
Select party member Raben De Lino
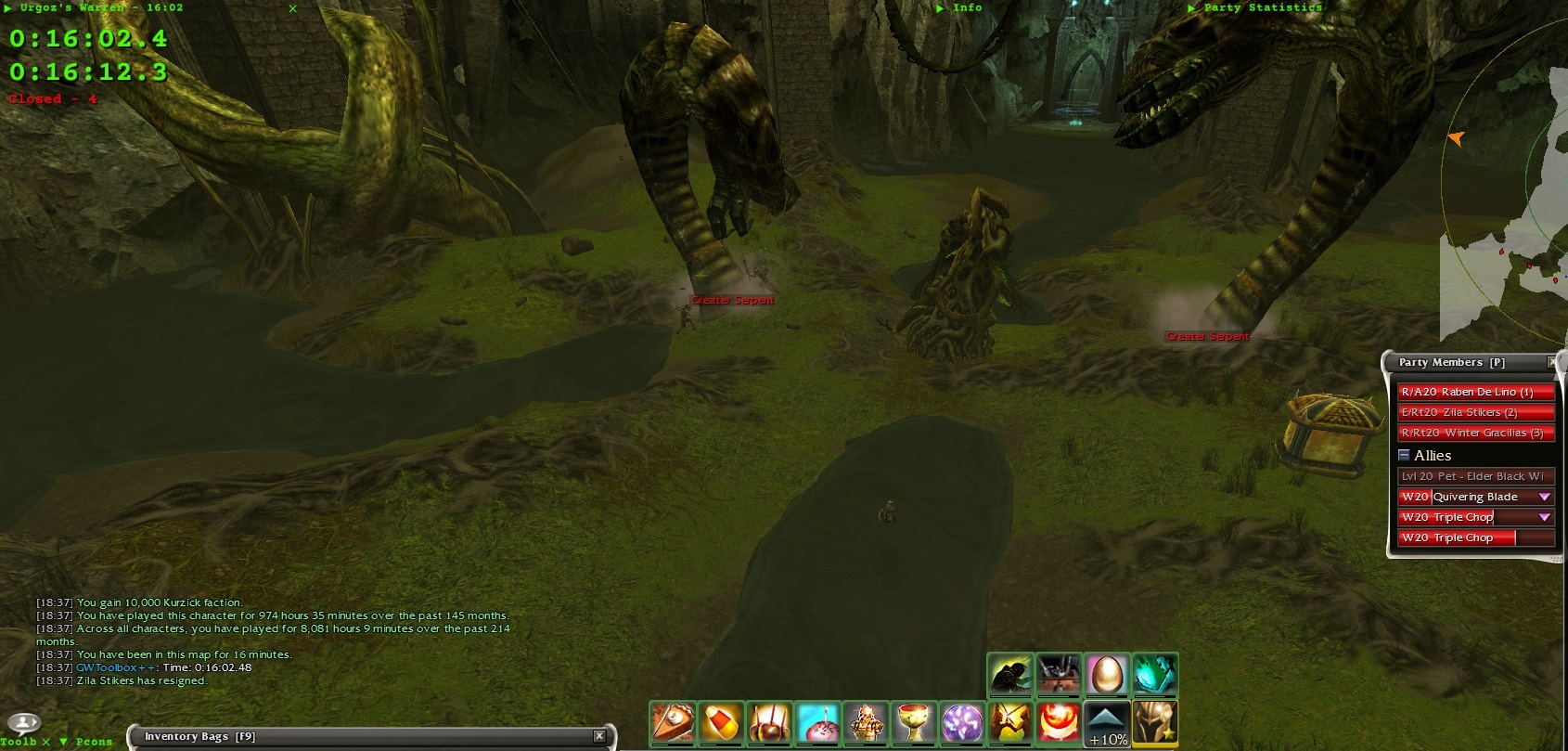click(x=1475, y=392)
